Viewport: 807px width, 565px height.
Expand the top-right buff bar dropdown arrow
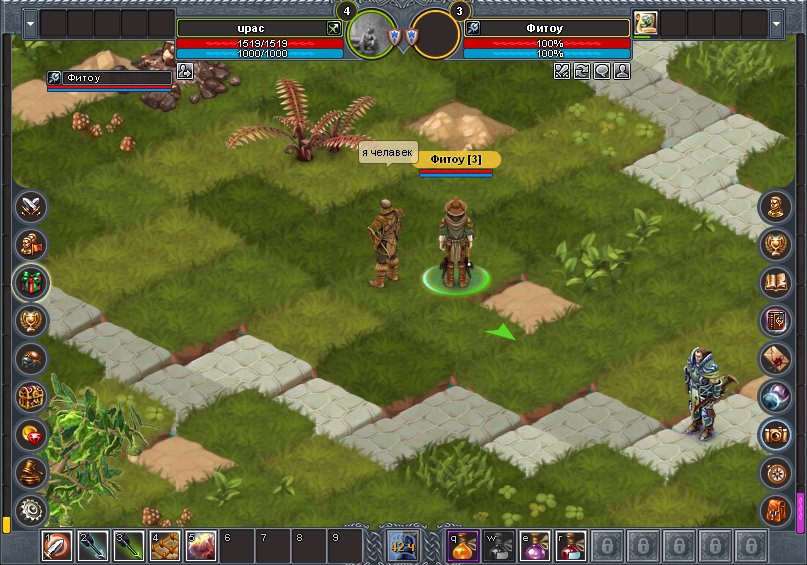point(778,22)
